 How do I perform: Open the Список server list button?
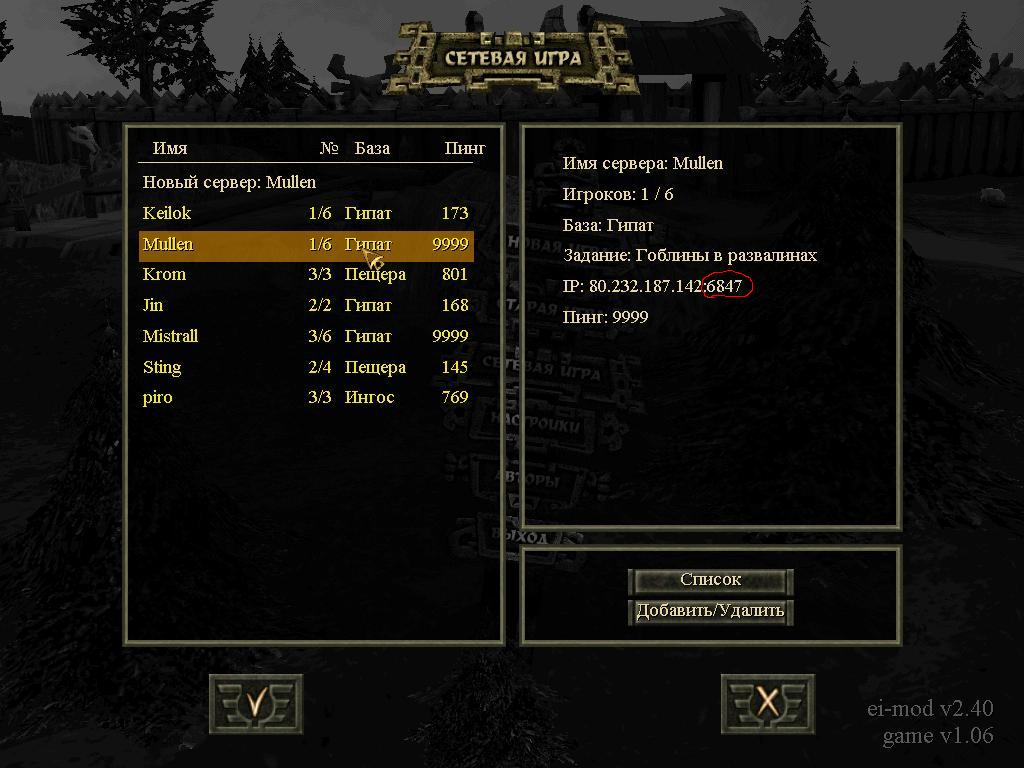pyautogui.click(x=710, y=580)
